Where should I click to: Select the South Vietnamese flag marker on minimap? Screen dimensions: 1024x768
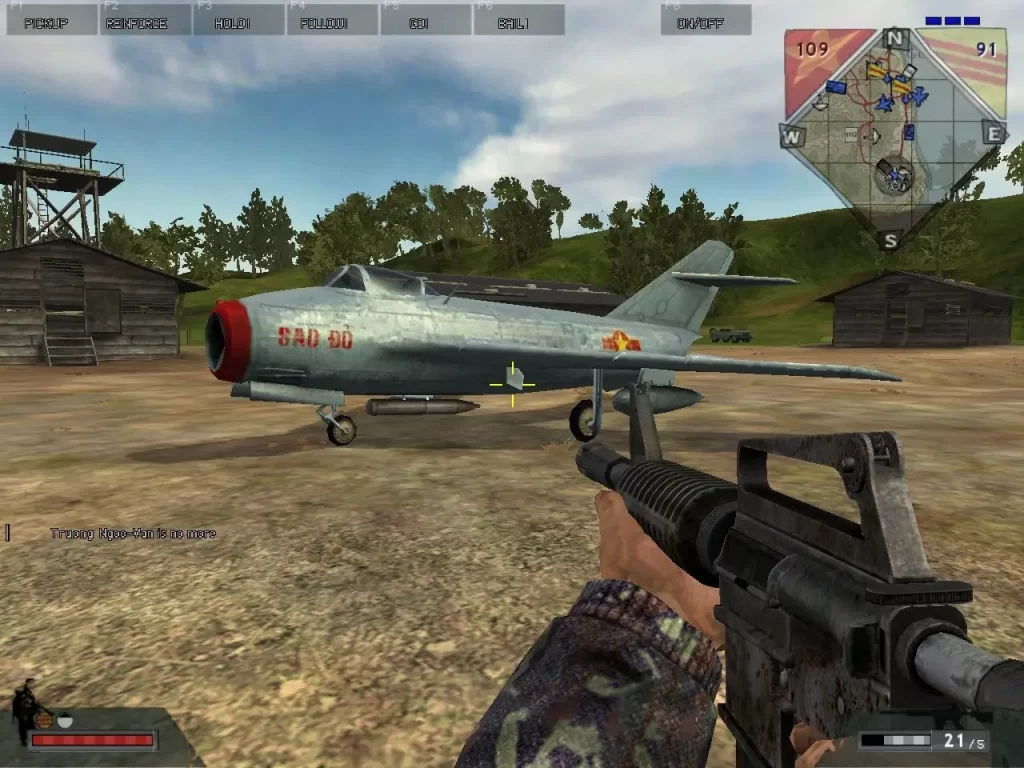(878, 71)
